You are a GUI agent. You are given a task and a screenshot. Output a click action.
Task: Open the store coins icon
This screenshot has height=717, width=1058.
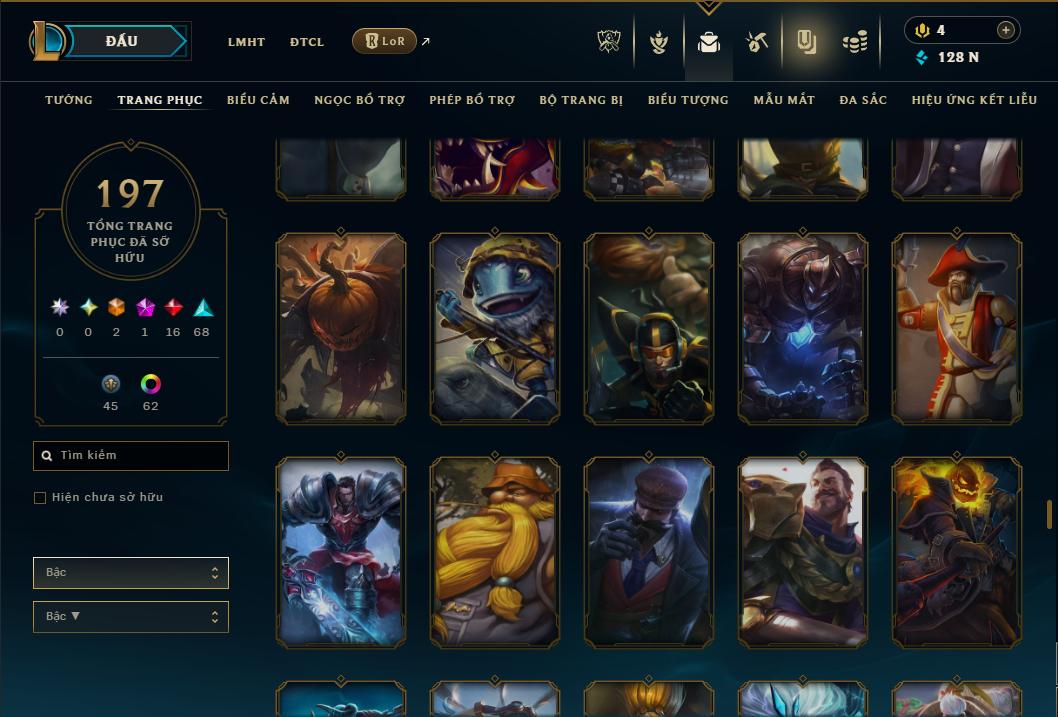click(854, 42)
